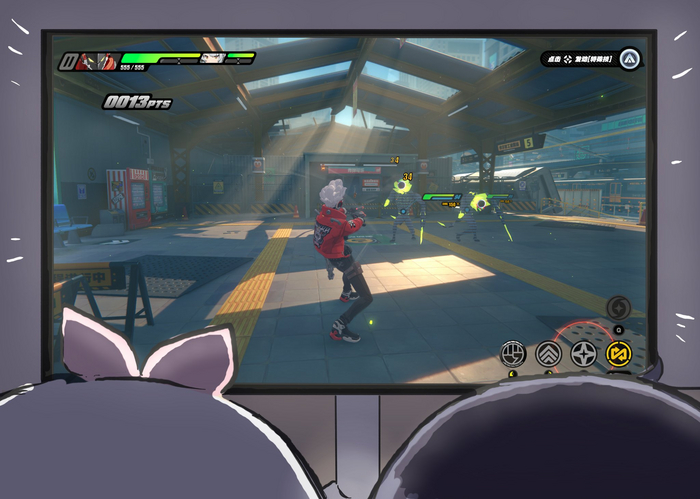Activate the fist attack skill icon

(513, 352)
